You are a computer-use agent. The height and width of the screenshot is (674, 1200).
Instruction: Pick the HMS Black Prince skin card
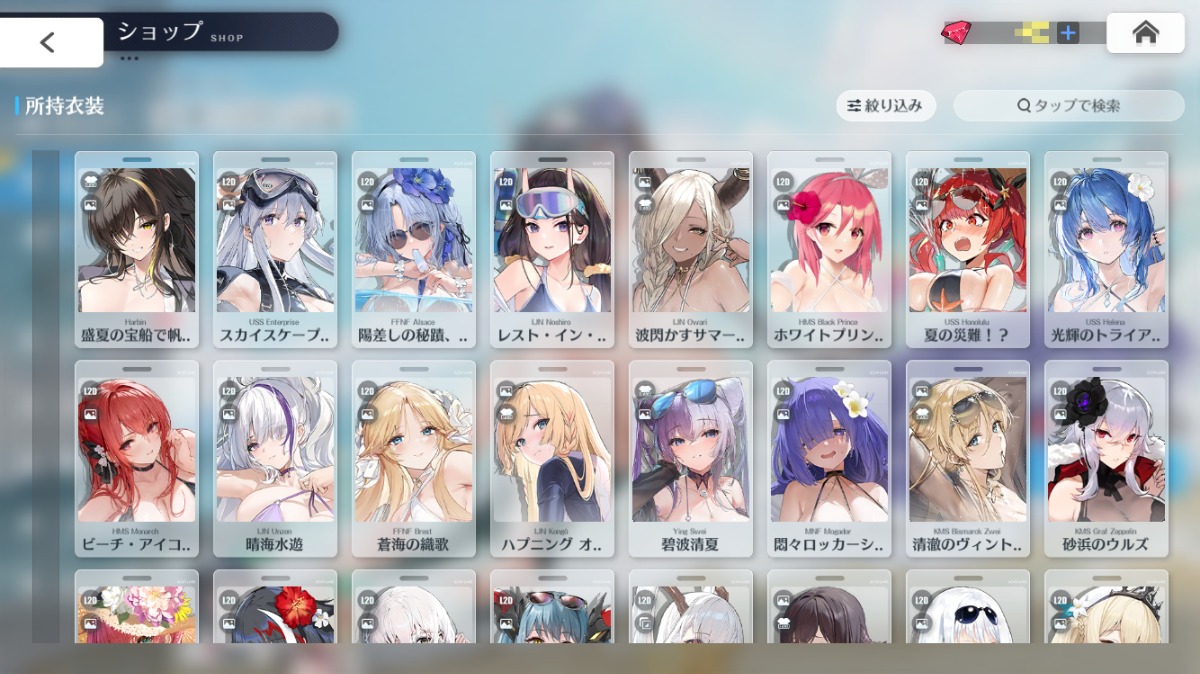tap(828, 249)
